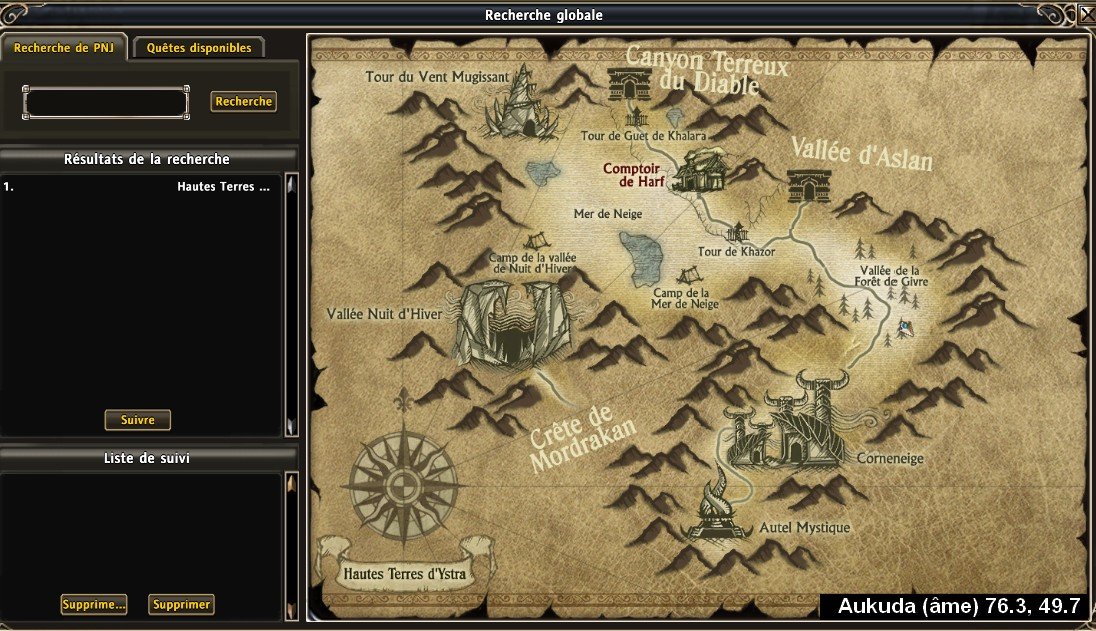Close the Recherche globale window
The image size is (1096, 631).
(x=1086, y=14)
